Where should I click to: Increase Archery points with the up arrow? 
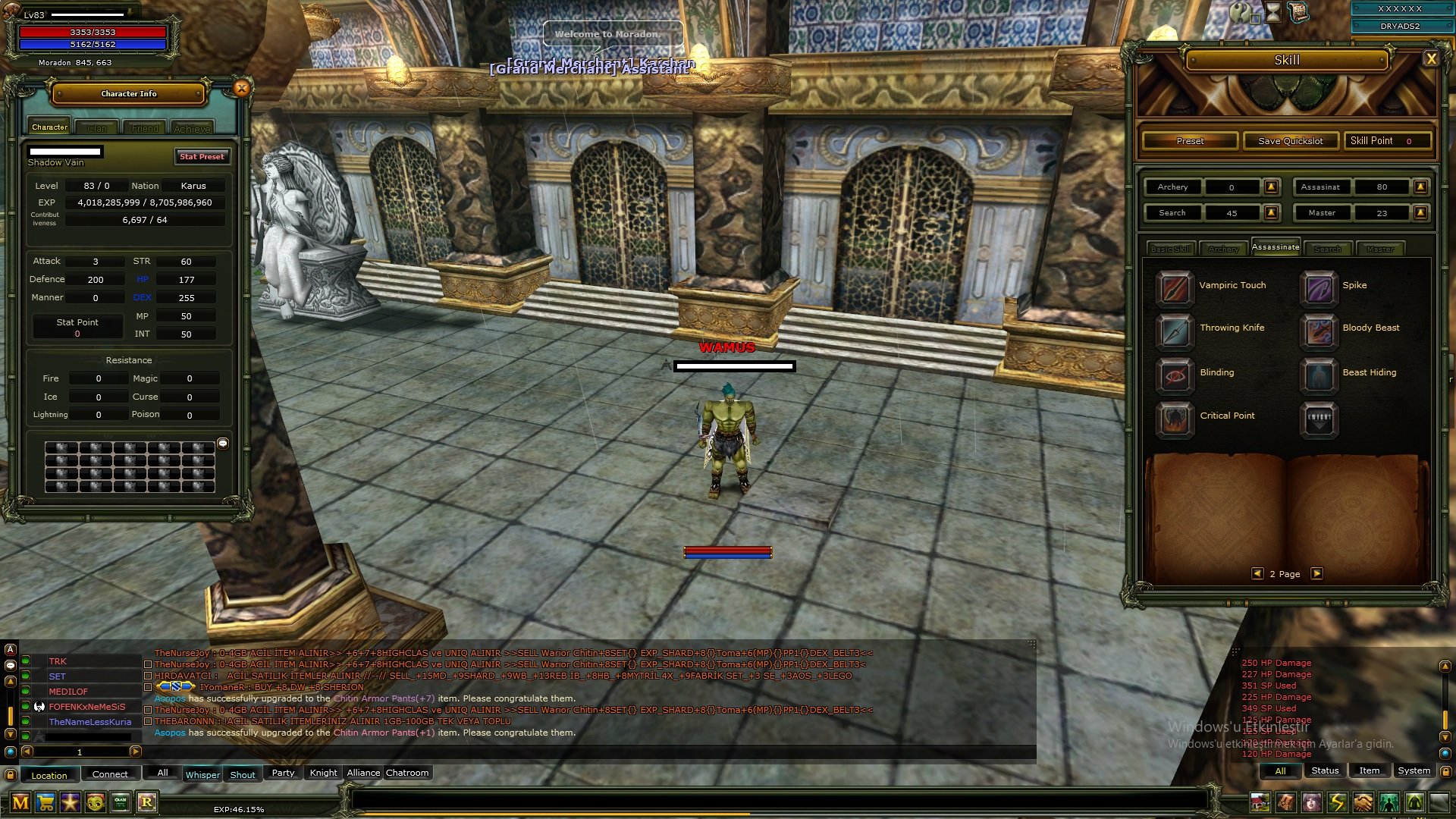click(x=1271, y=187)
